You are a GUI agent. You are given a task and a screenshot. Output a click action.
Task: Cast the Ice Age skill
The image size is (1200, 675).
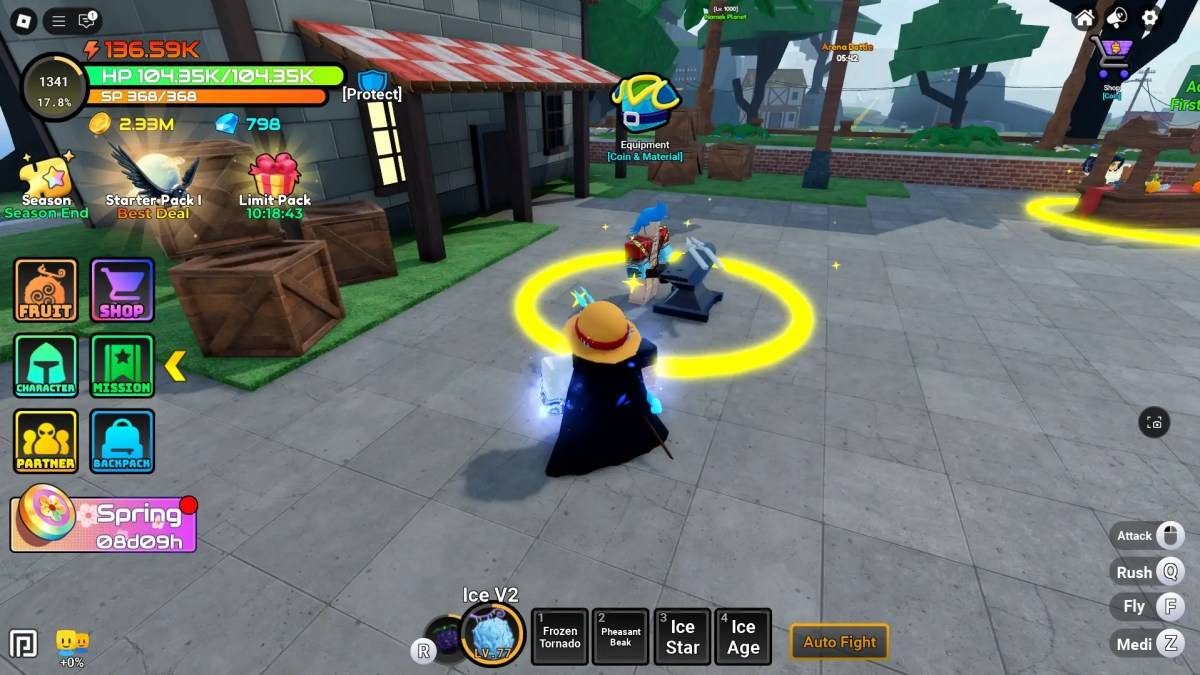pos(743,636)
